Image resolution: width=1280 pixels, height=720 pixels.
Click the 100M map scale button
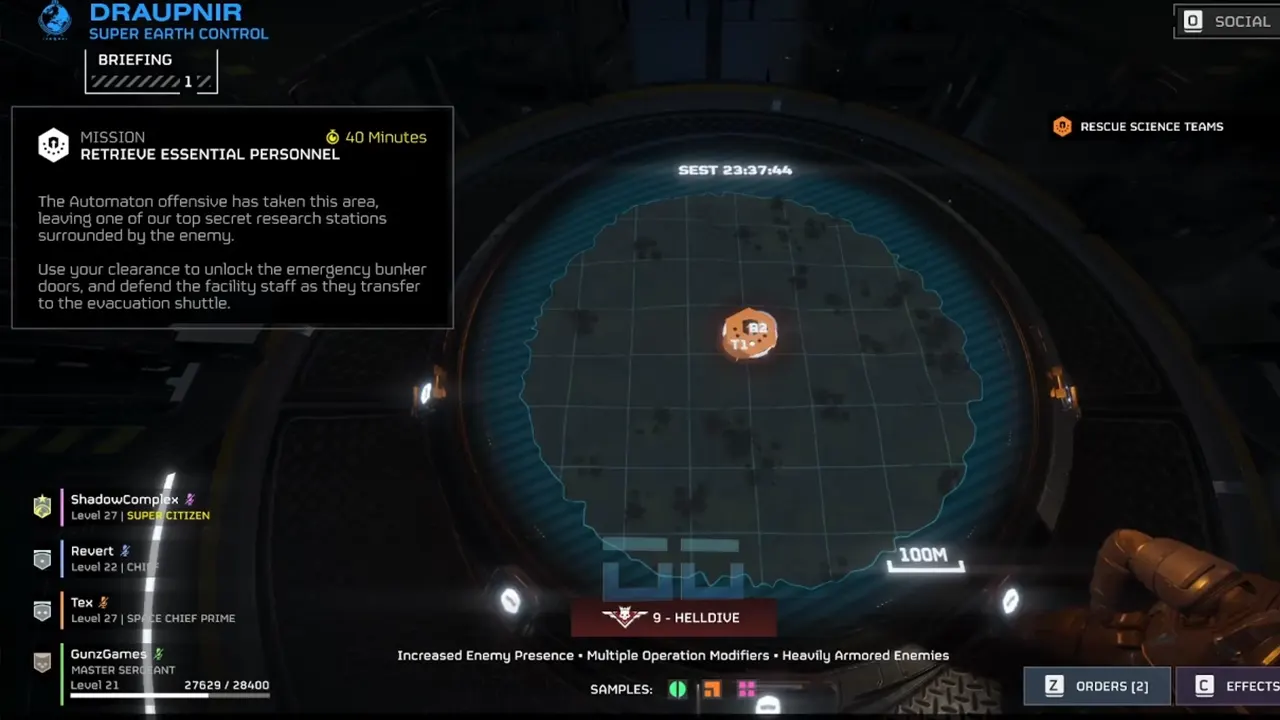[924, 559]
